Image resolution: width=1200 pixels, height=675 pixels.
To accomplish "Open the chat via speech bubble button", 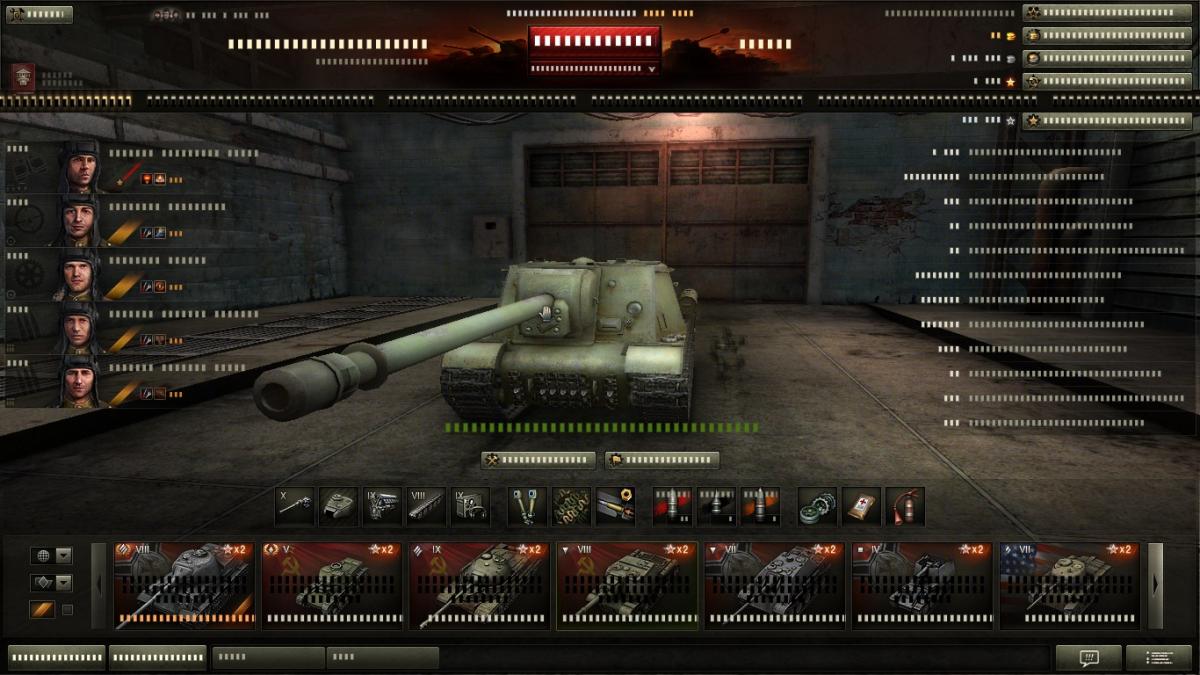I will coord(1088,657).
